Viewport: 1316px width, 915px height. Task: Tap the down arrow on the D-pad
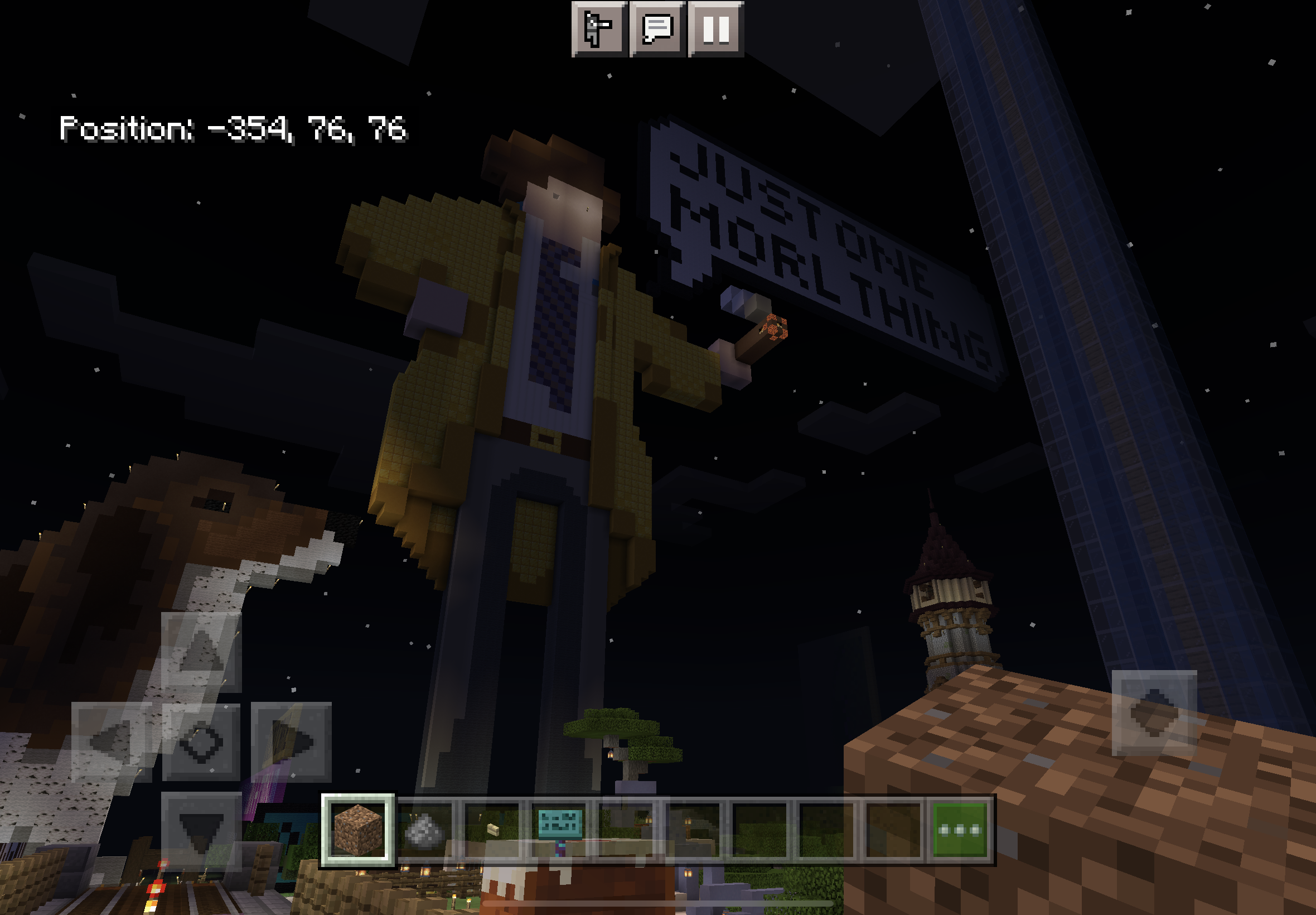[201, 830]
